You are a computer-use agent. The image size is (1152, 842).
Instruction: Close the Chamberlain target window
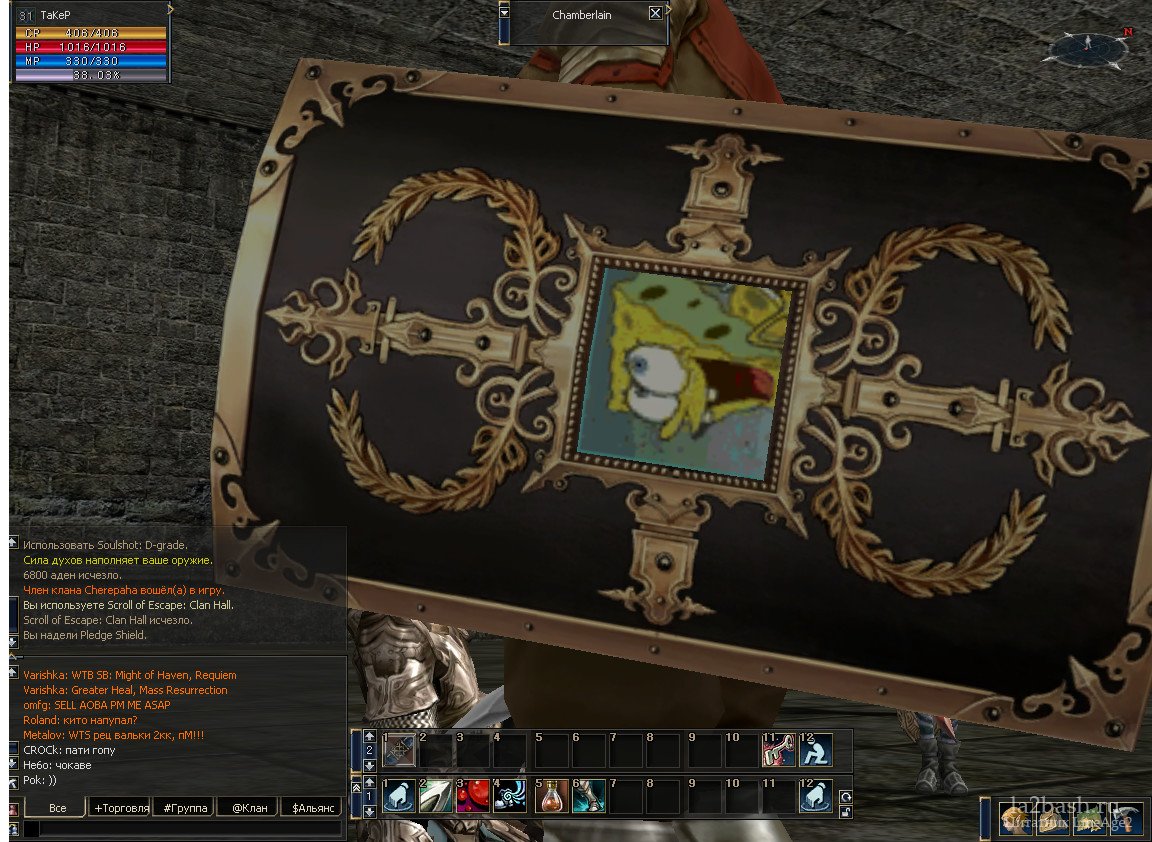pyautogui.click(x=655, y=13)
